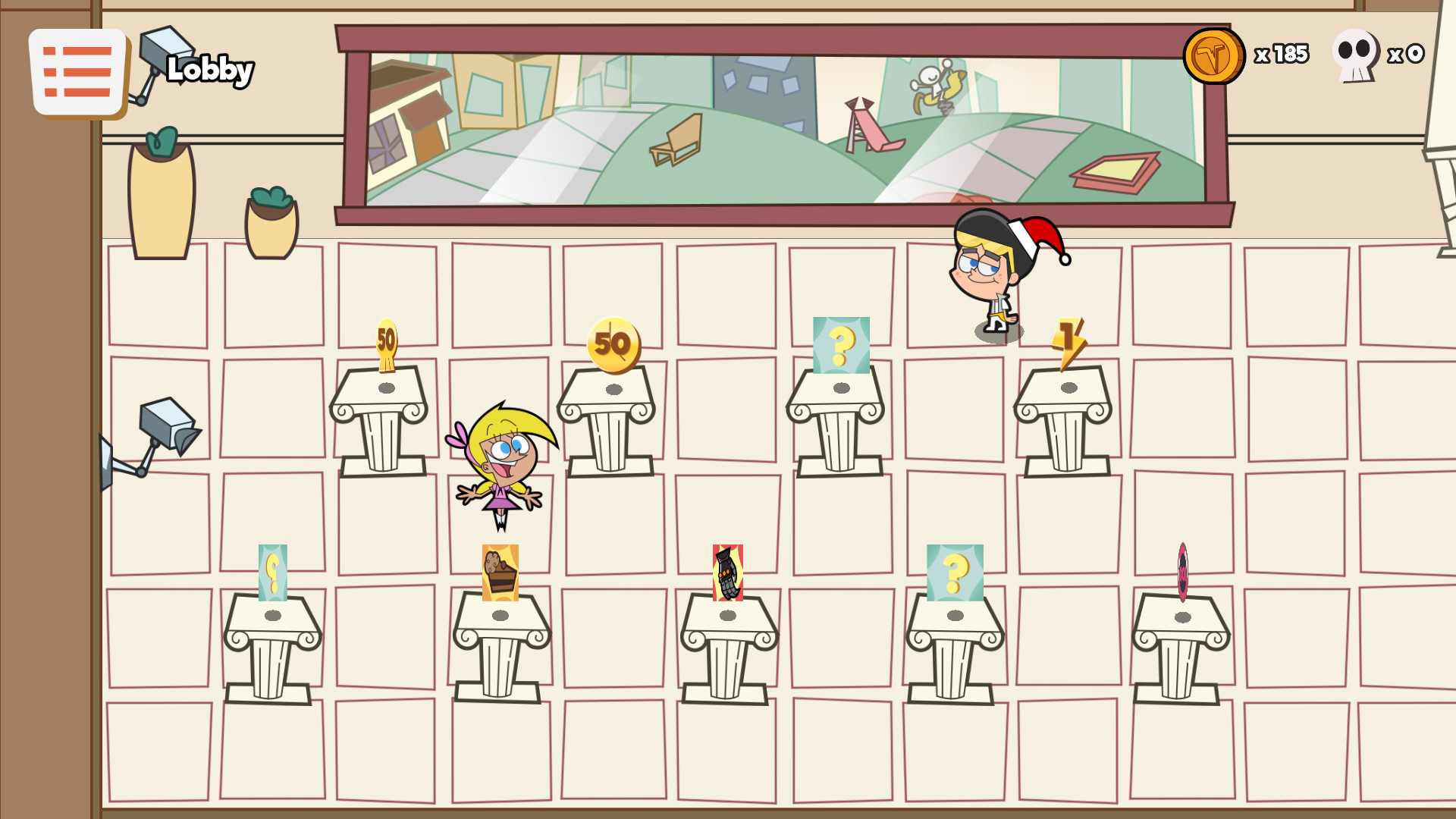Screen dimensions: 1456x819
Task: Open the Lobby header label
Action: [x=210, y=71]
